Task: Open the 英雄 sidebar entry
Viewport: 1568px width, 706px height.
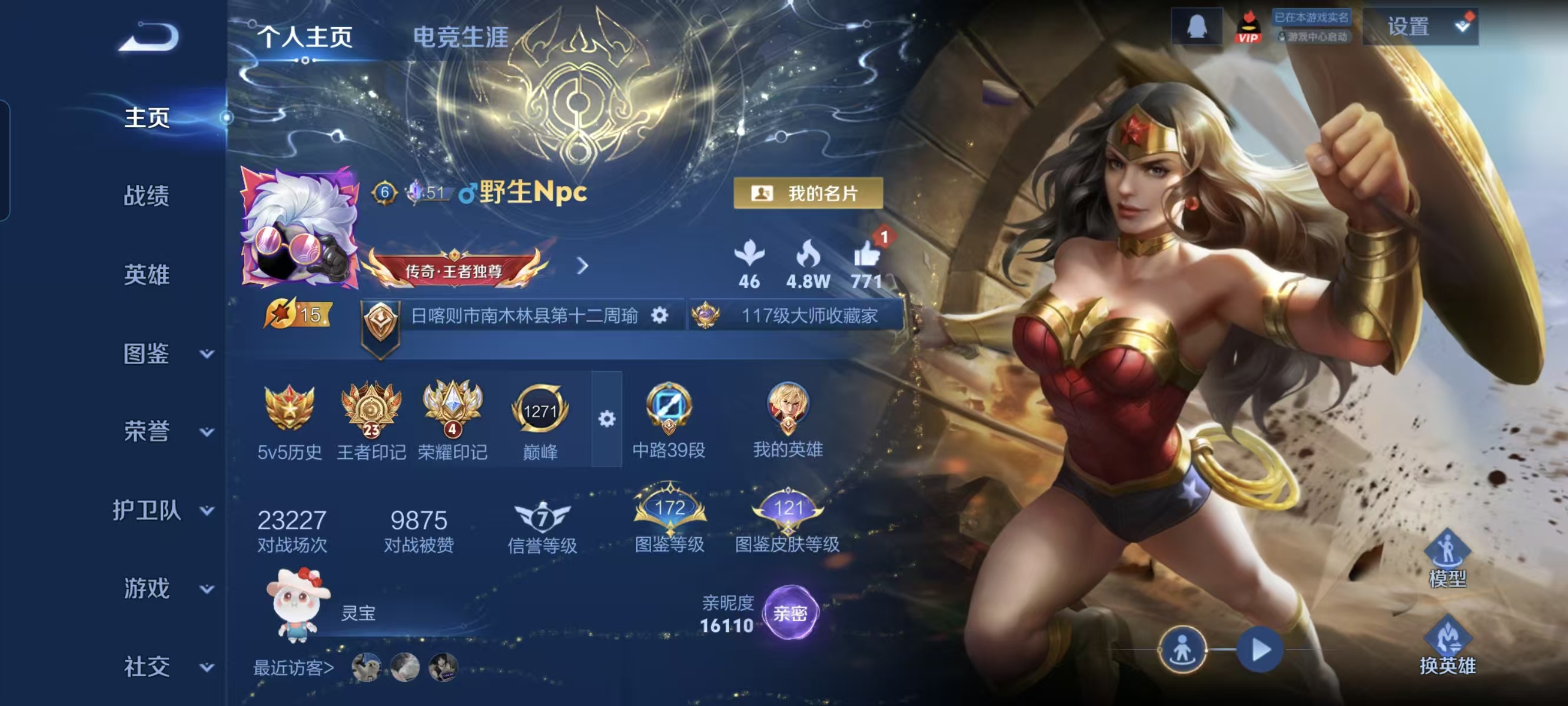Action: point(146,275)
